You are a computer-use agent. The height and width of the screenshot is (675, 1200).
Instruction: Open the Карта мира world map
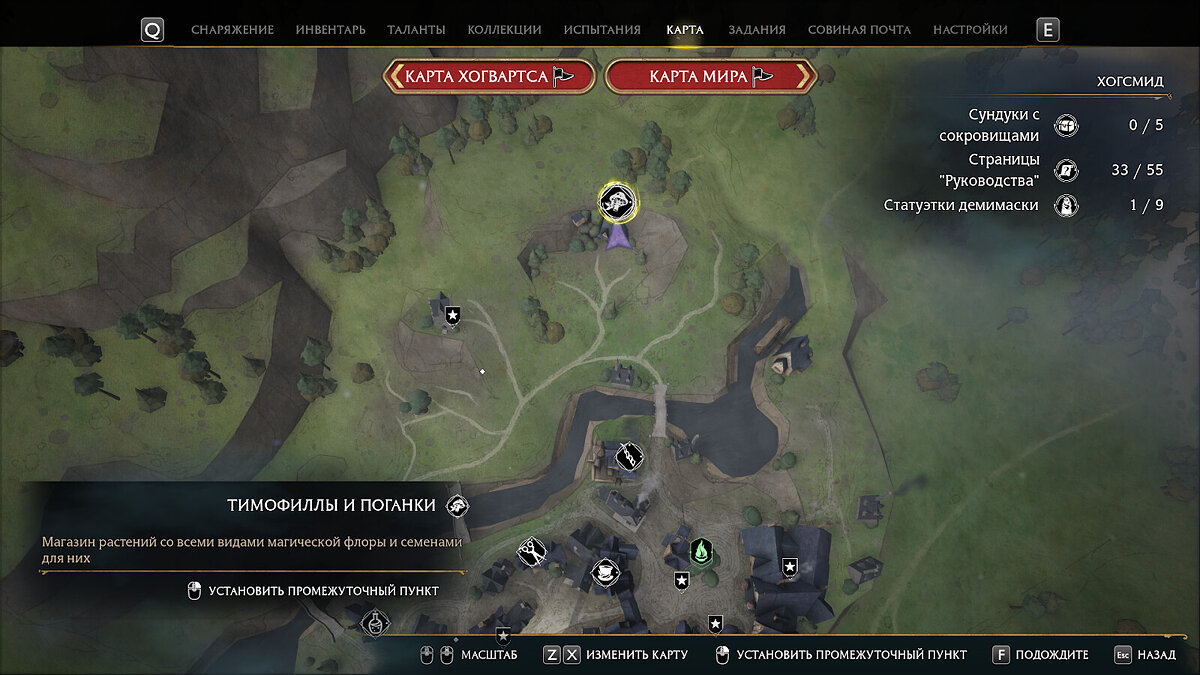(711, 76)
